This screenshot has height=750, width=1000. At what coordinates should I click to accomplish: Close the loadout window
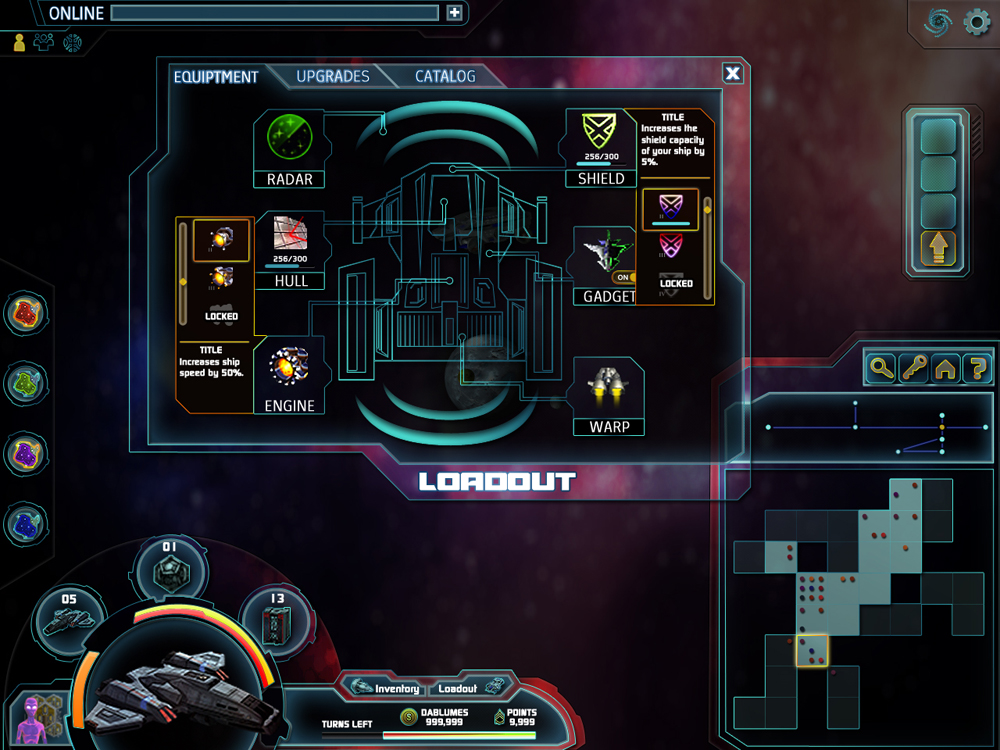[733, 73]
